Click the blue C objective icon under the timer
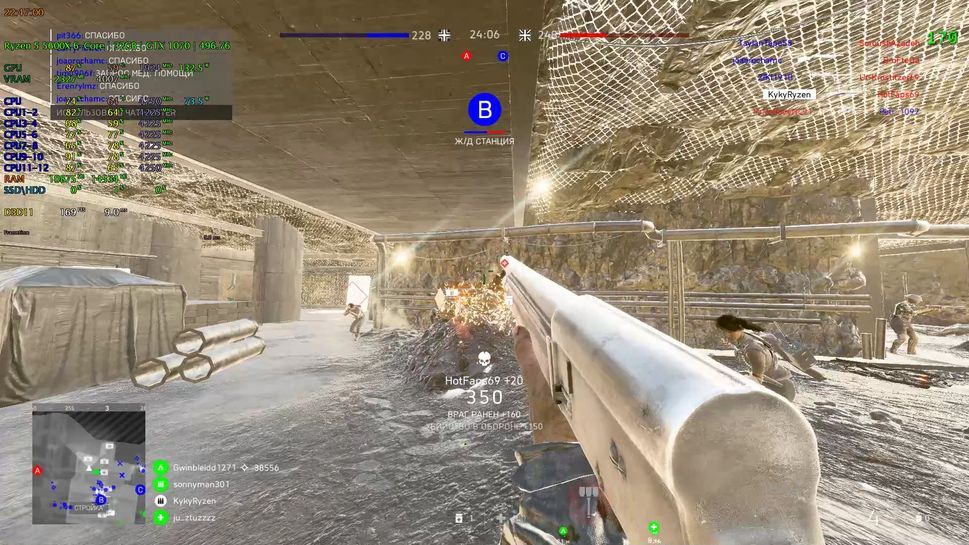This screenshot has height=545, width=969. tap(503, 56)
